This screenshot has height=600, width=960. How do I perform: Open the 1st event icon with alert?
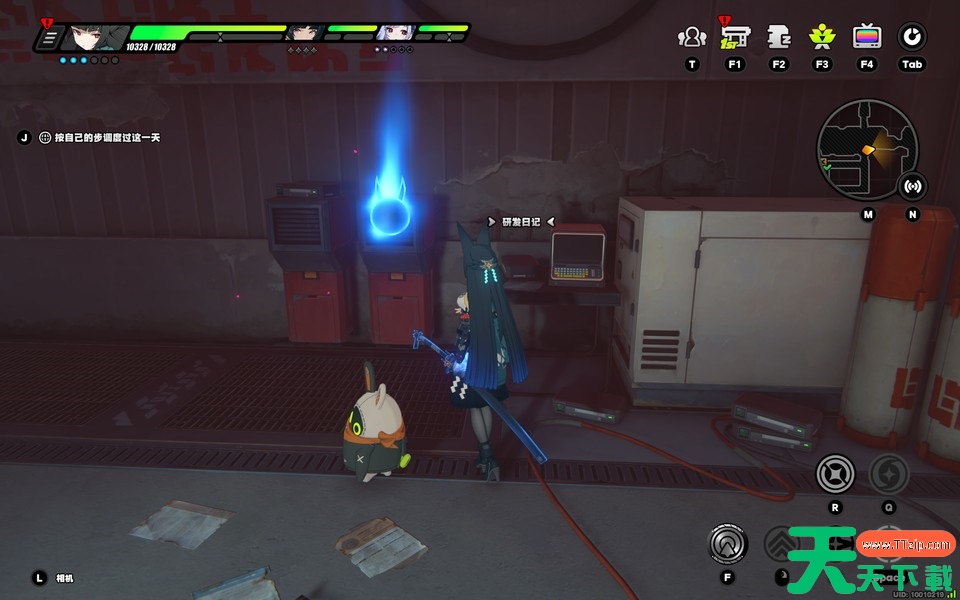tap(735, 37)
